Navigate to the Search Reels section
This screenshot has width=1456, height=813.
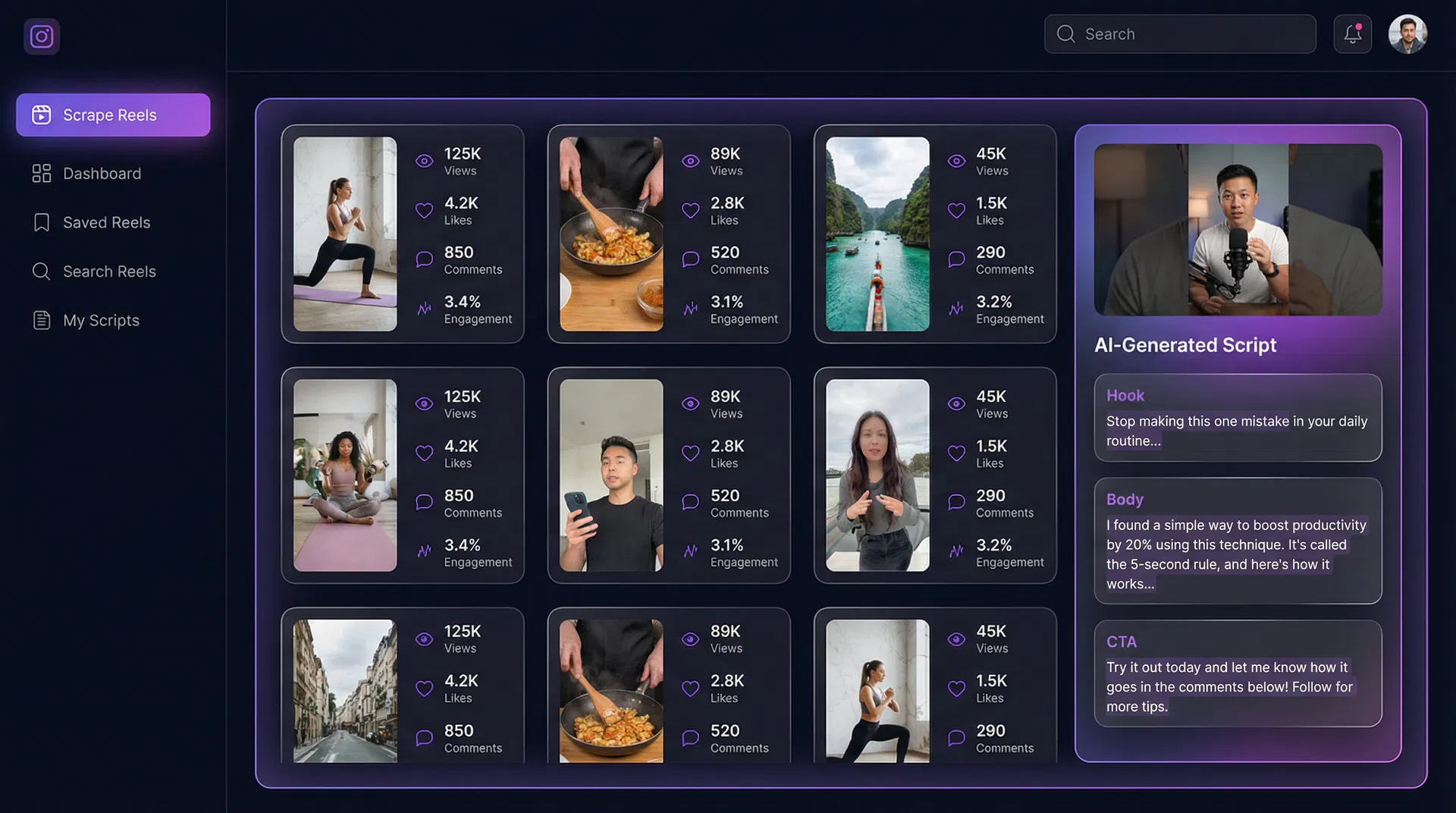[109, 271]
